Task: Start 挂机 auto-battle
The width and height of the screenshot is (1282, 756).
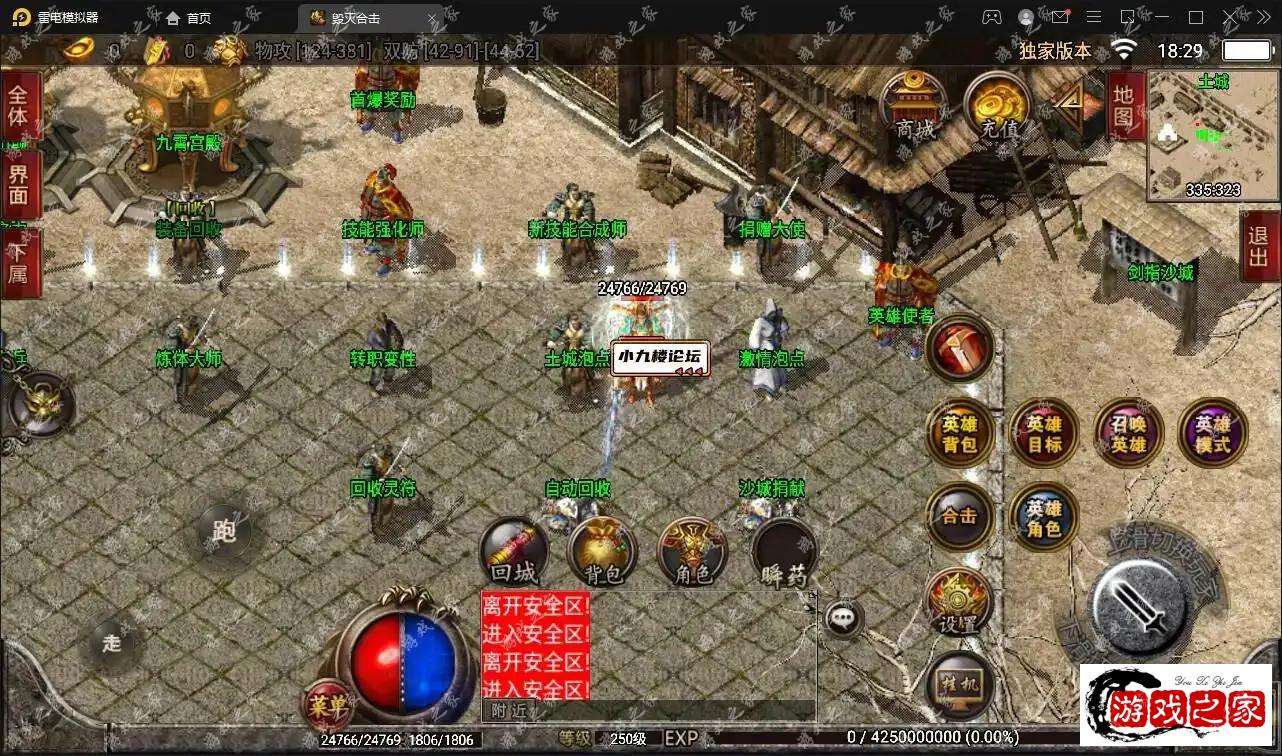Action: click(x=960, y=686)
